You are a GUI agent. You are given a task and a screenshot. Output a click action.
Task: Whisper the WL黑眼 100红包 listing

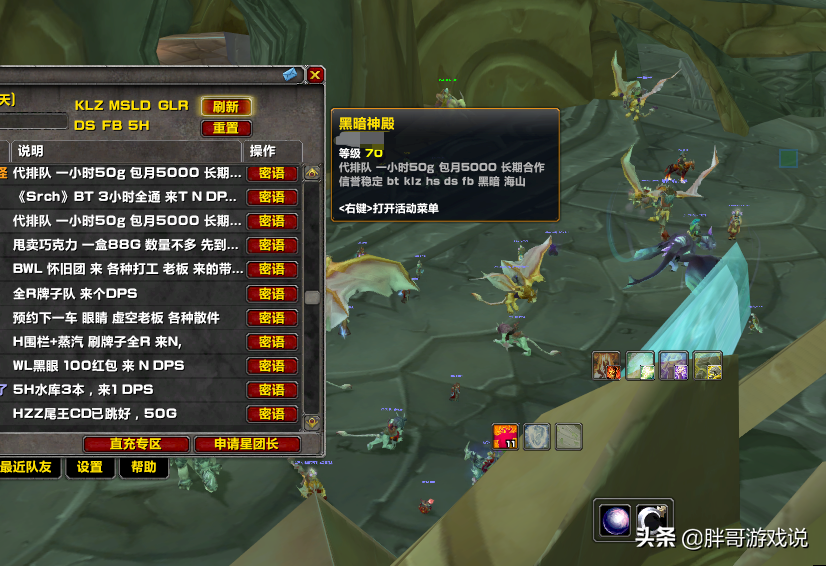pyautogui.click(x=272, y=365)
